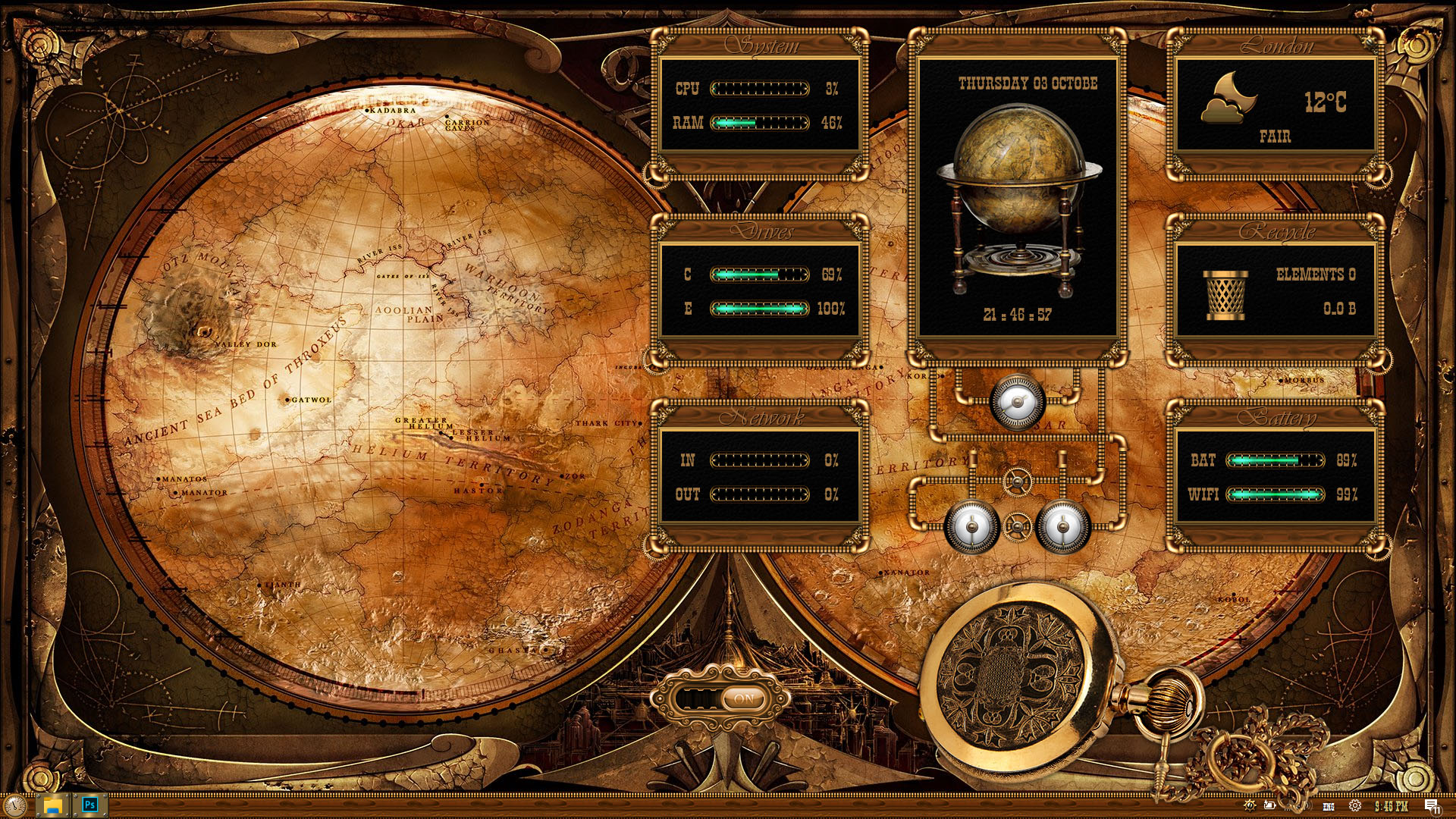Launch File Explorer from the taskbar
The height and width of the screenshot is (819, 1456).
[52, 805]
